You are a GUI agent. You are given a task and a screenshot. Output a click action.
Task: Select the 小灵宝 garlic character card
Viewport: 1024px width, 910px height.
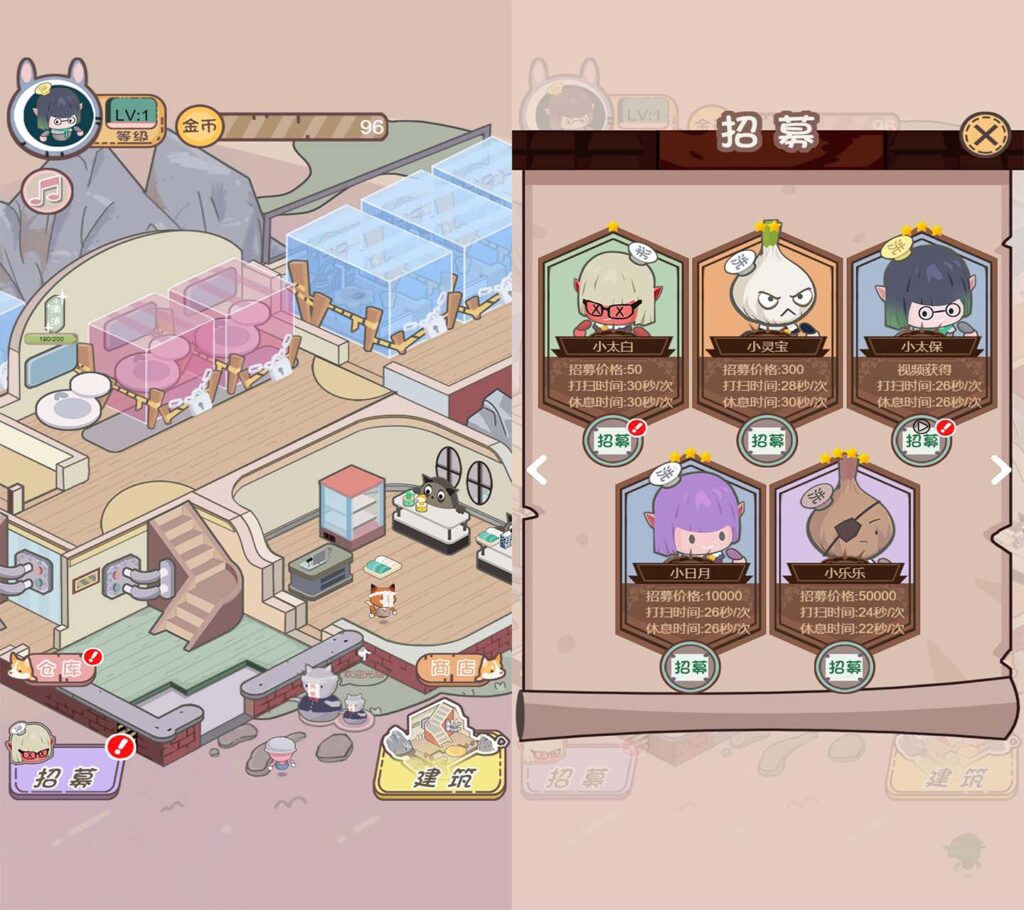point(767,290)
